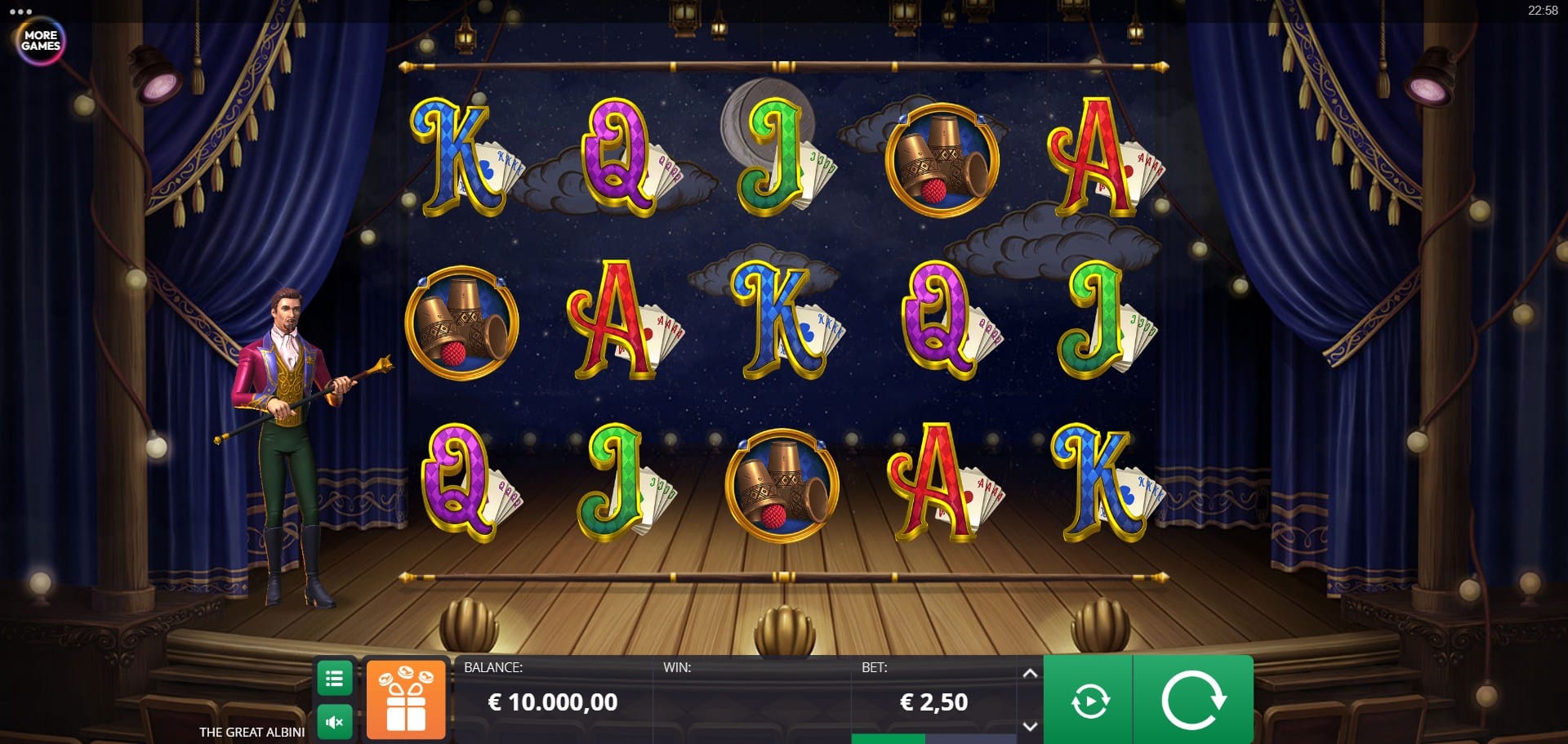The image size is (1568, 744).
Task: Open the autoplay spin options
Action: [1089, 701]
